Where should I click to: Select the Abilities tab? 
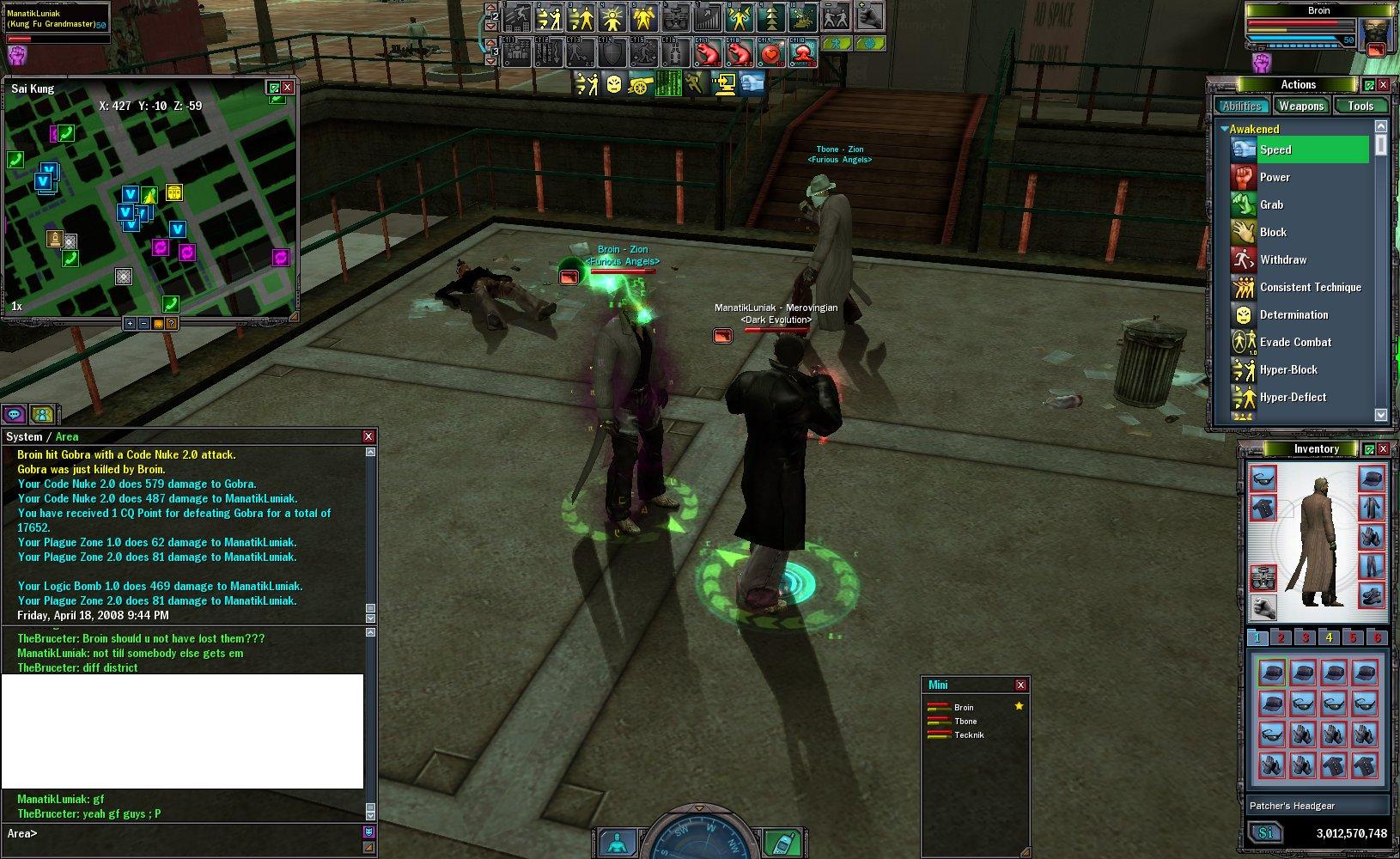coord(1242,107)
